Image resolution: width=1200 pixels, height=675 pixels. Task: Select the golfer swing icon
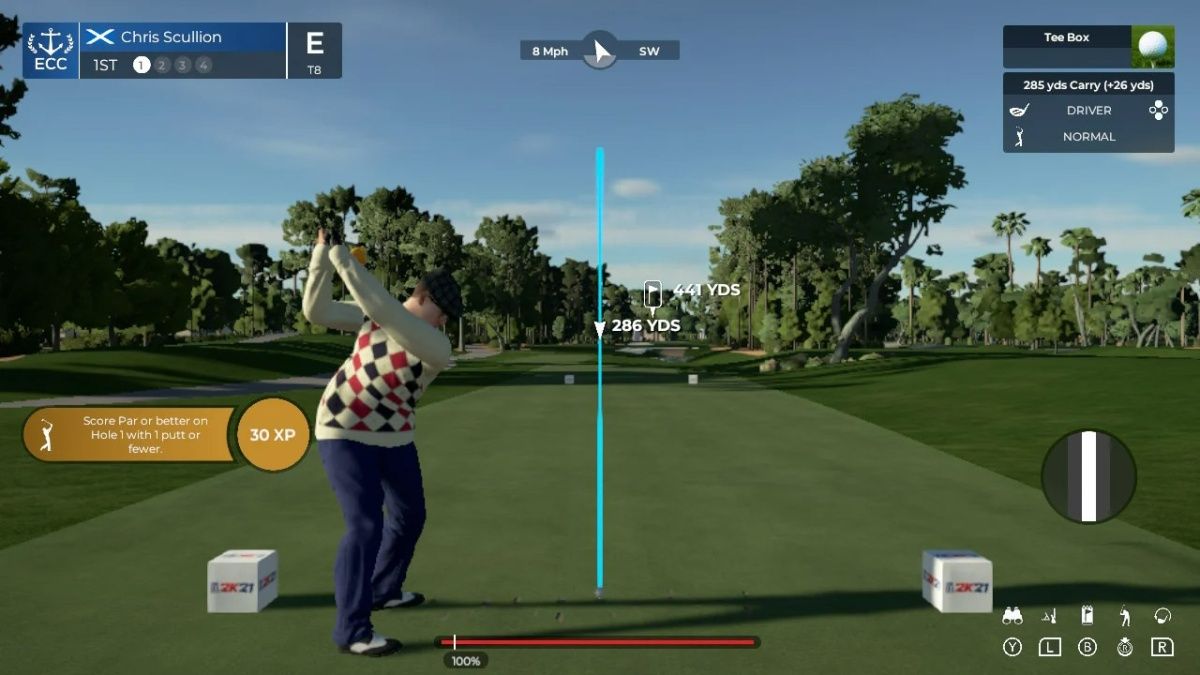[x=1125, y=617]
